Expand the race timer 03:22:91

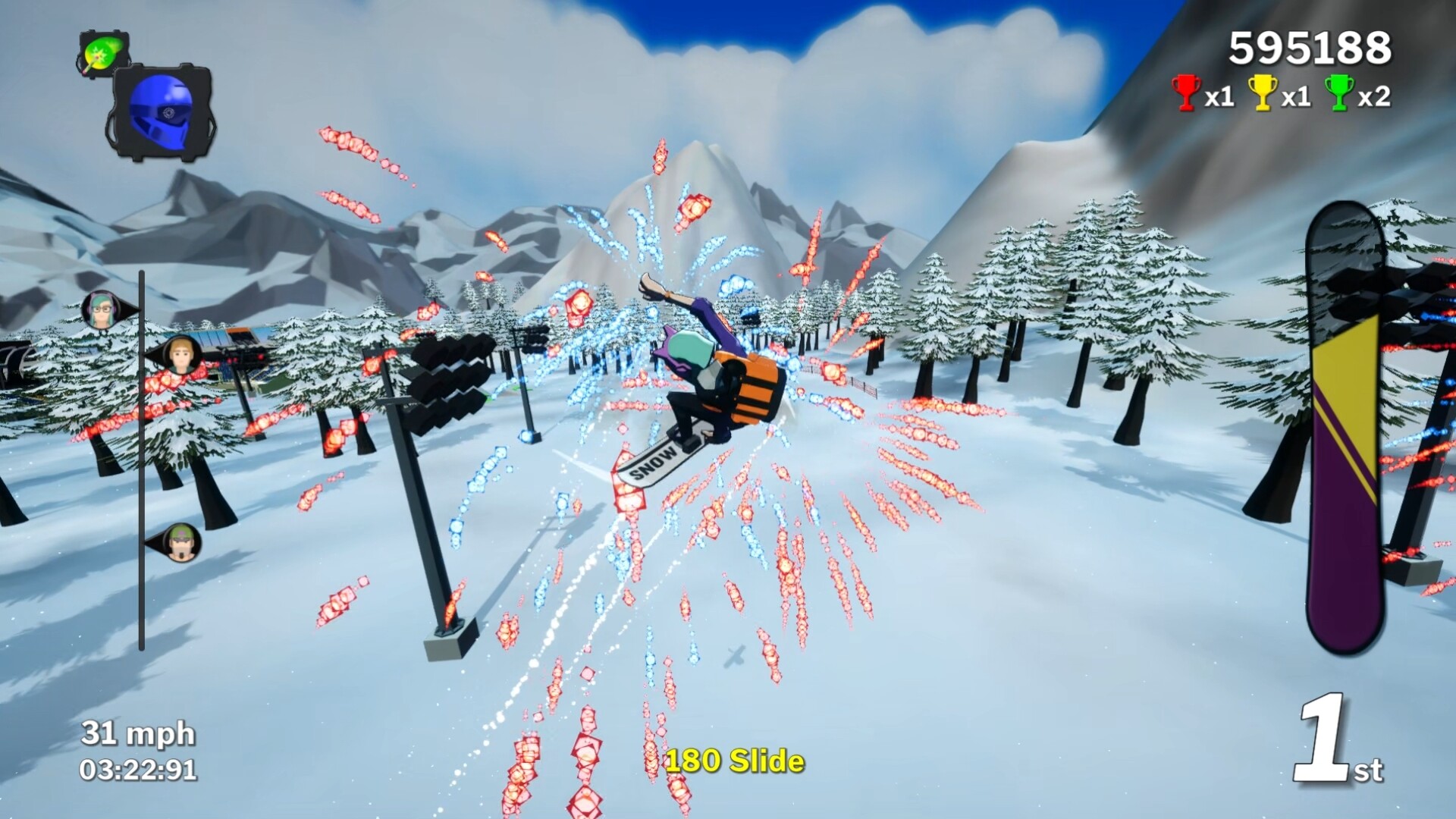click(x=138, y=770)
